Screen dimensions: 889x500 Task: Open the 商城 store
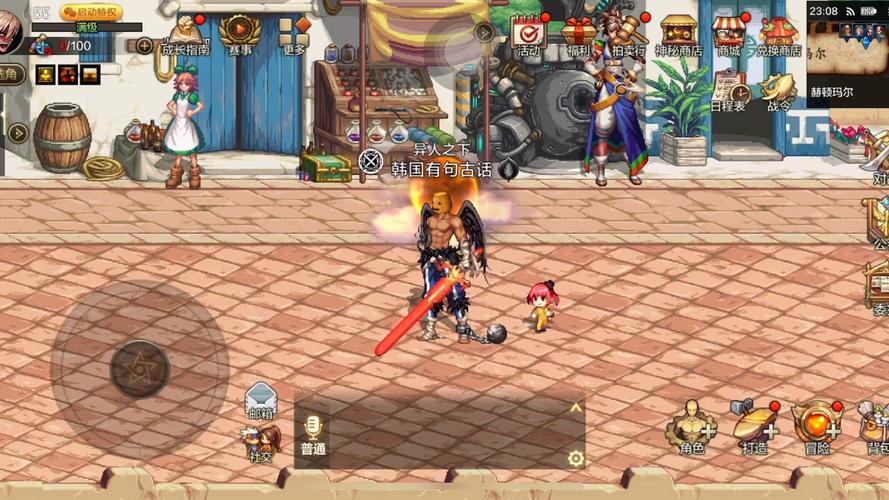728,35
